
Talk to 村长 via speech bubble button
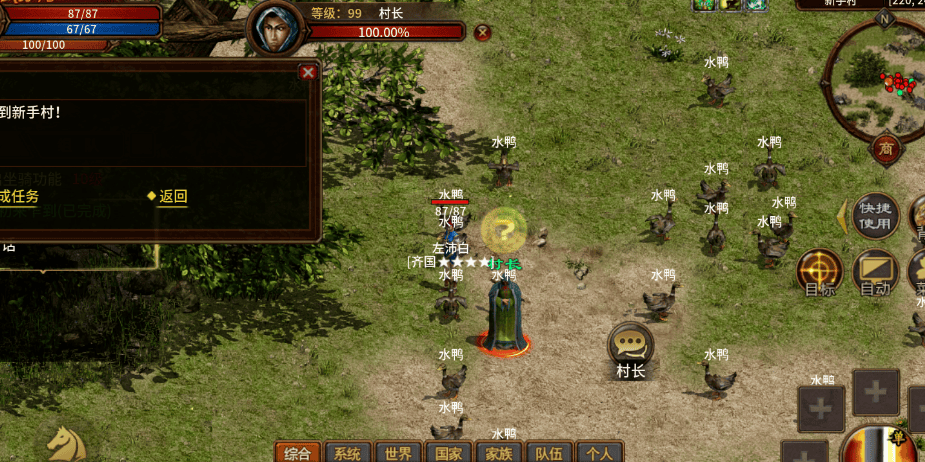coord(631,345)
